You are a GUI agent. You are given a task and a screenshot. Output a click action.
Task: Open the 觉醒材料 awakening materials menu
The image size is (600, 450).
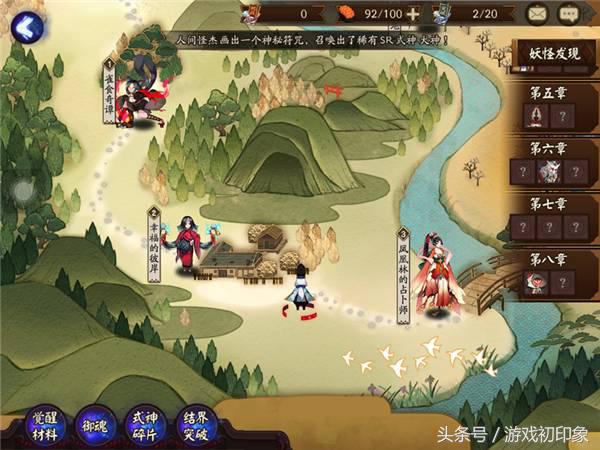(x=45, y=425)
